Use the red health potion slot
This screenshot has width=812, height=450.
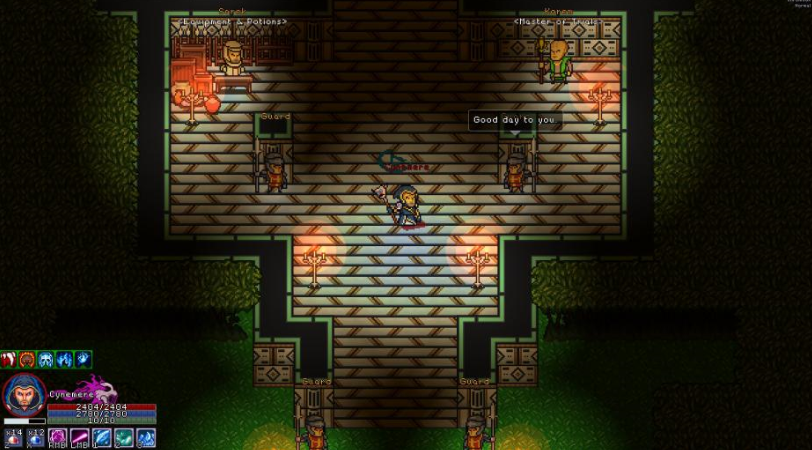click(12, 438)
